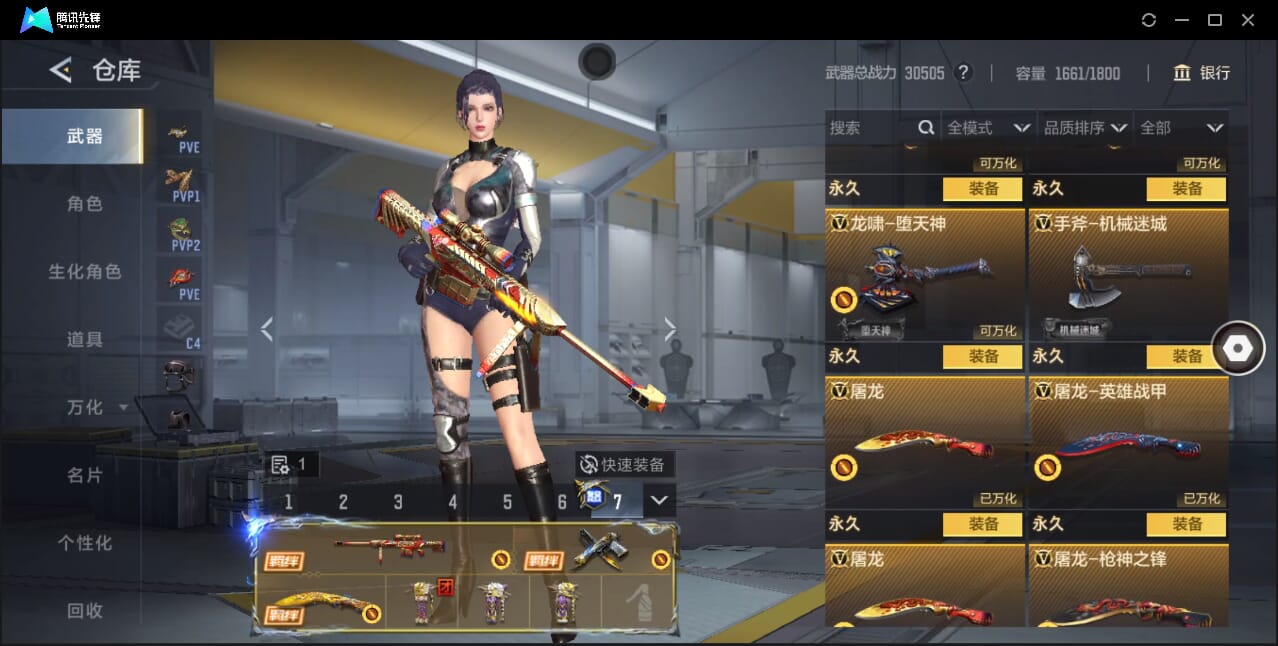Open the 个性化 category

tap(84, 543)
